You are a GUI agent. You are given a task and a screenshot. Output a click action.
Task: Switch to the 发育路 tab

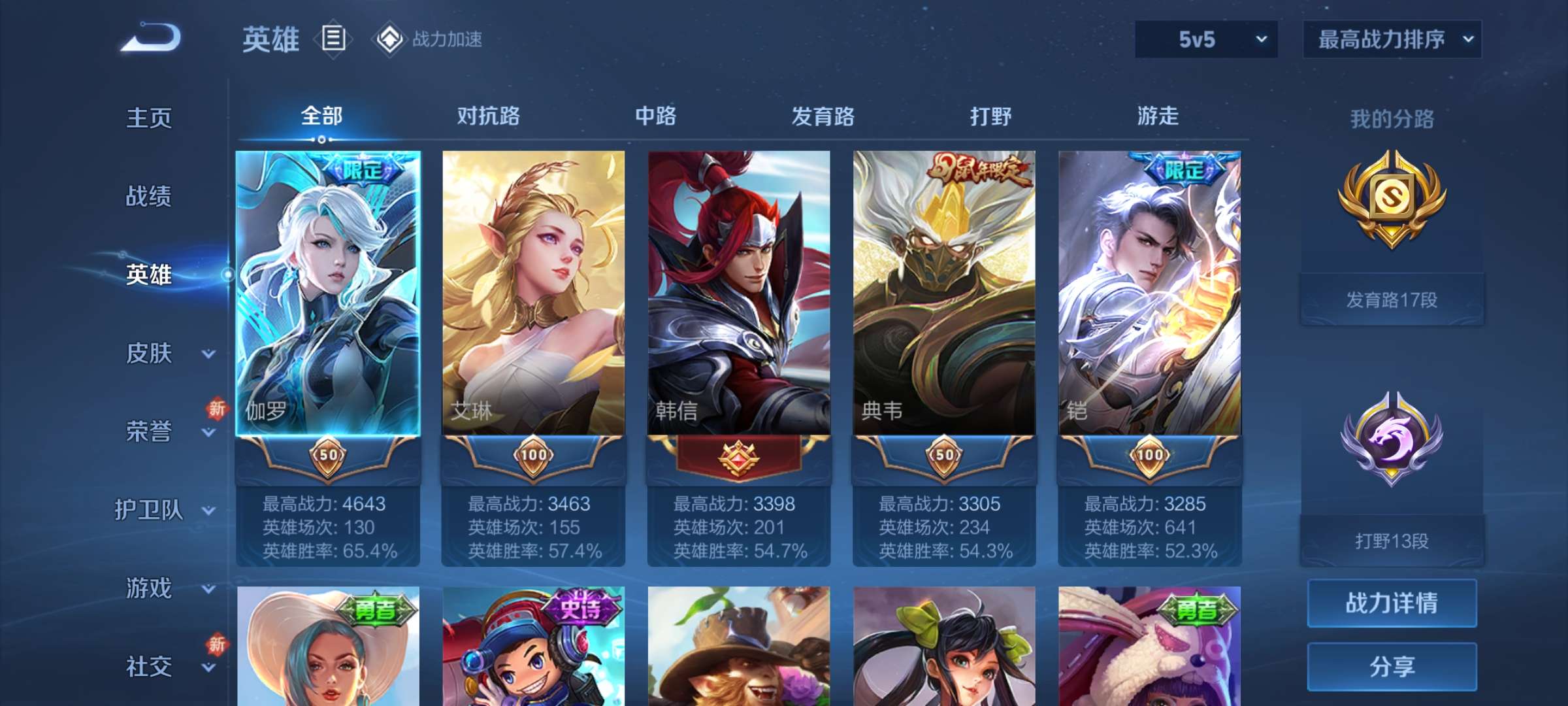[x=823, y=116]
